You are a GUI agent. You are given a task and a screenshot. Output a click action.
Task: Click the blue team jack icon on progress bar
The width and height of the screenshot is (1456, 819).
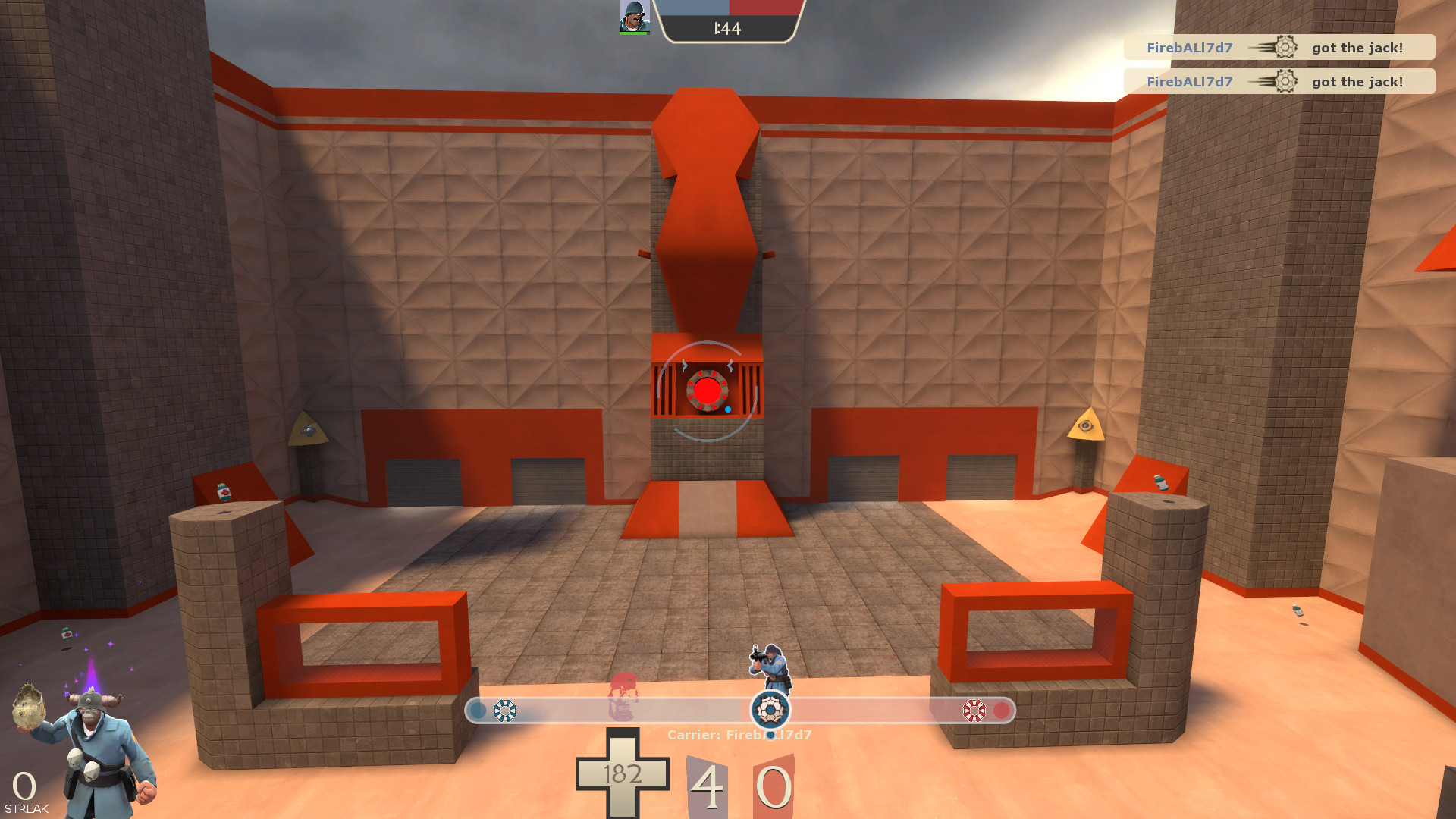click(x=504, y=711)
